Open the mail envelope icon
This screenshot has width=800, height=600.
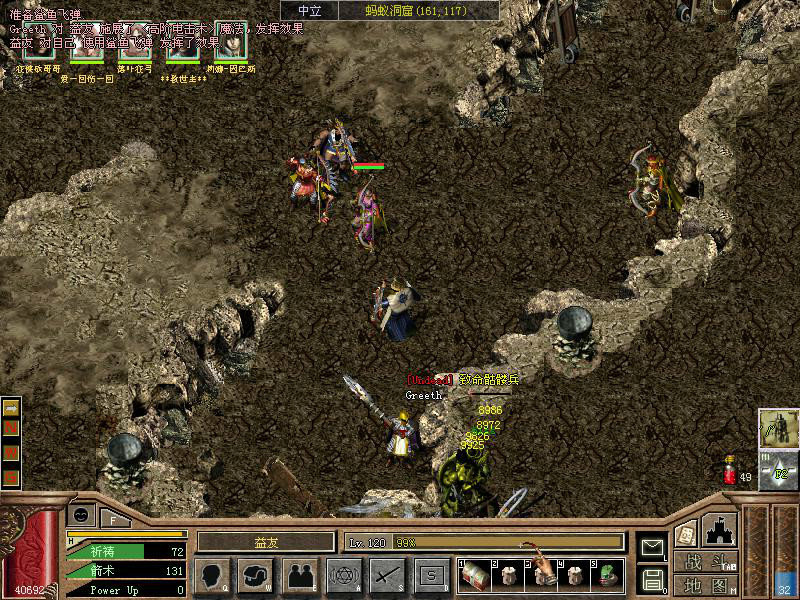click(652, 546)
